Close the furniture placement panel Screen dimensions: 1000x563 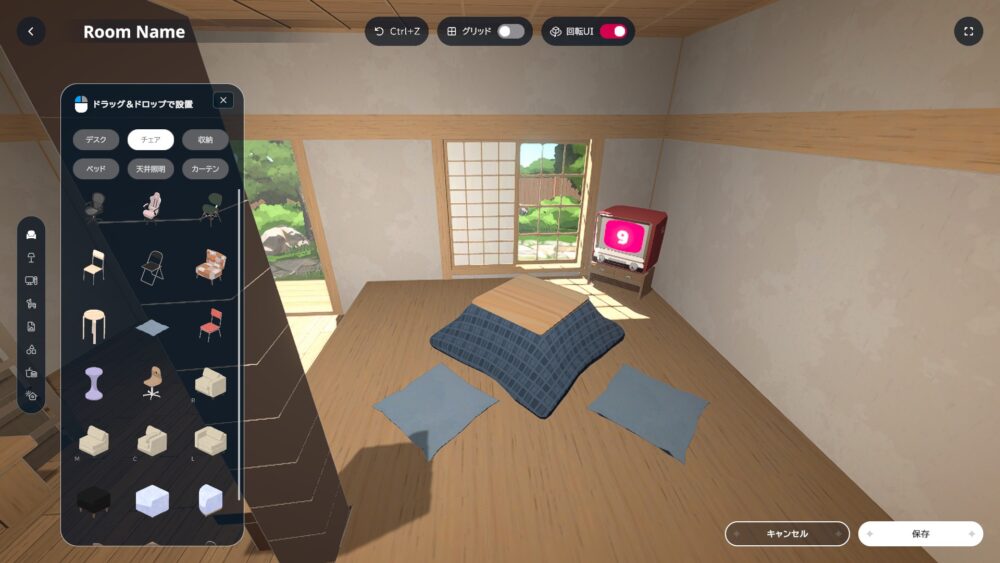[x=223, y=100]
